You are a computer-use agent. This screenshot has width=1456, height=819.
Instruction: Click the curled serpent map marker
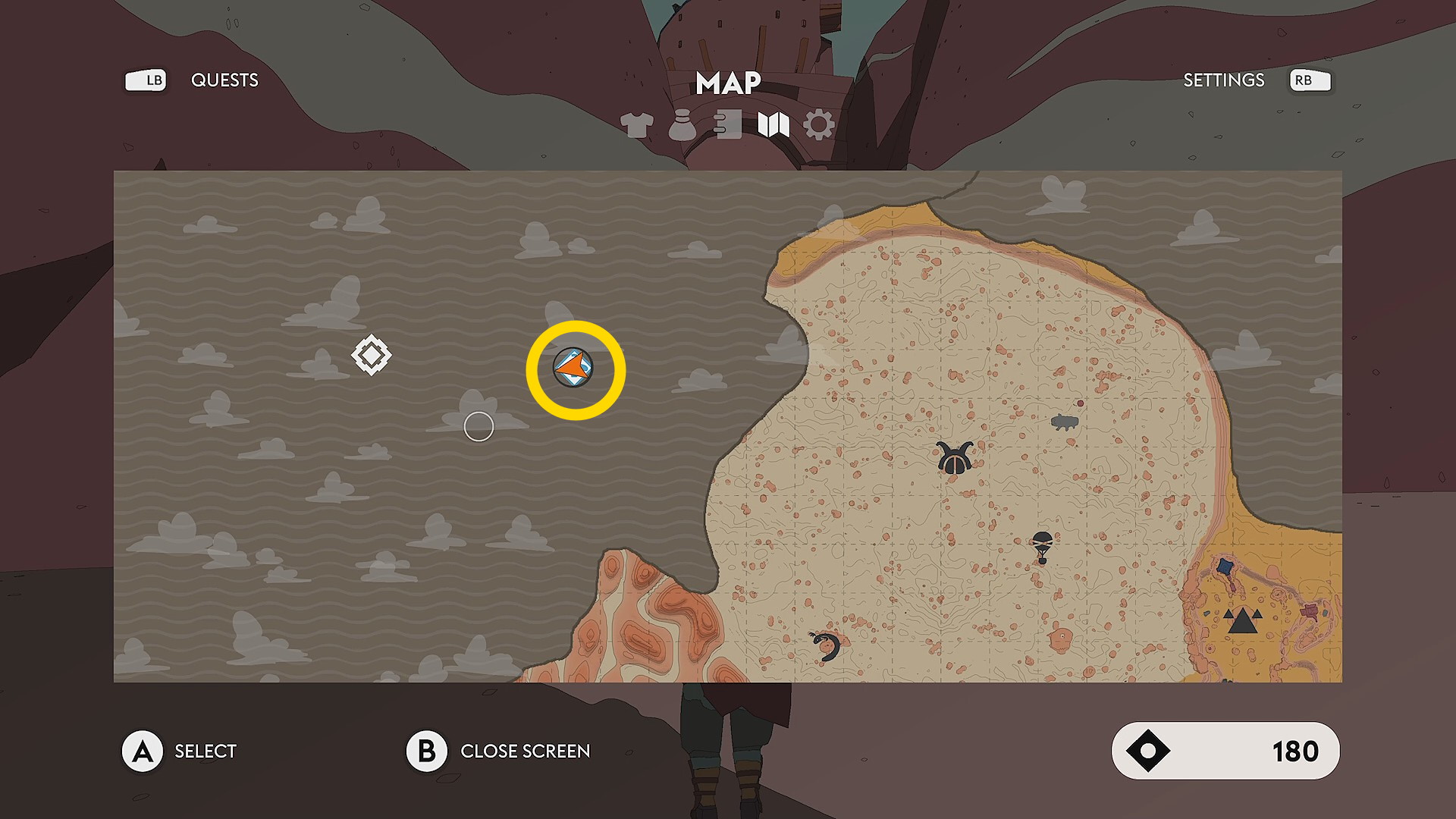tap(825, 646)
